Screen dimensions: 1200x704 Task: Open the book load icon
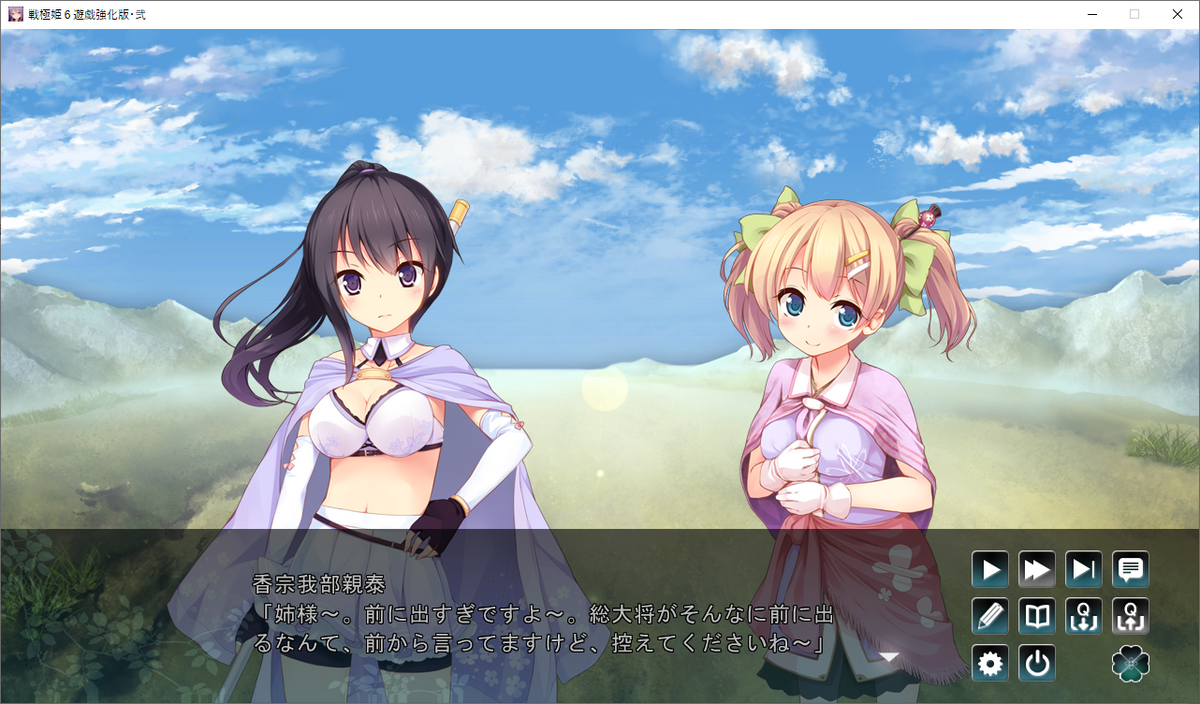[x=1037, y=616]
